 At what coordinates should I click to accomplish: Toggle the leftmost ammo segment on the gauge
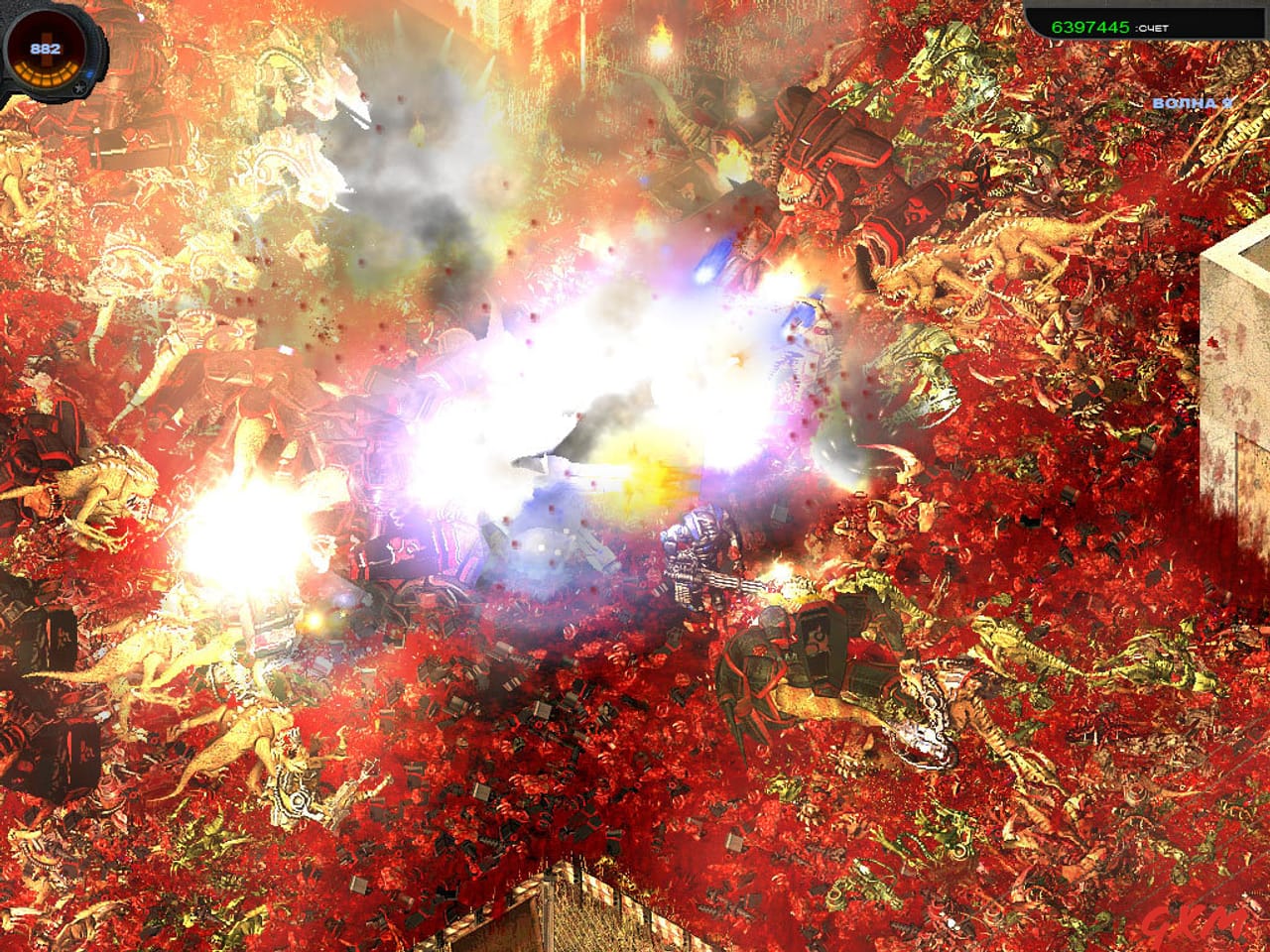click(20, 66)
